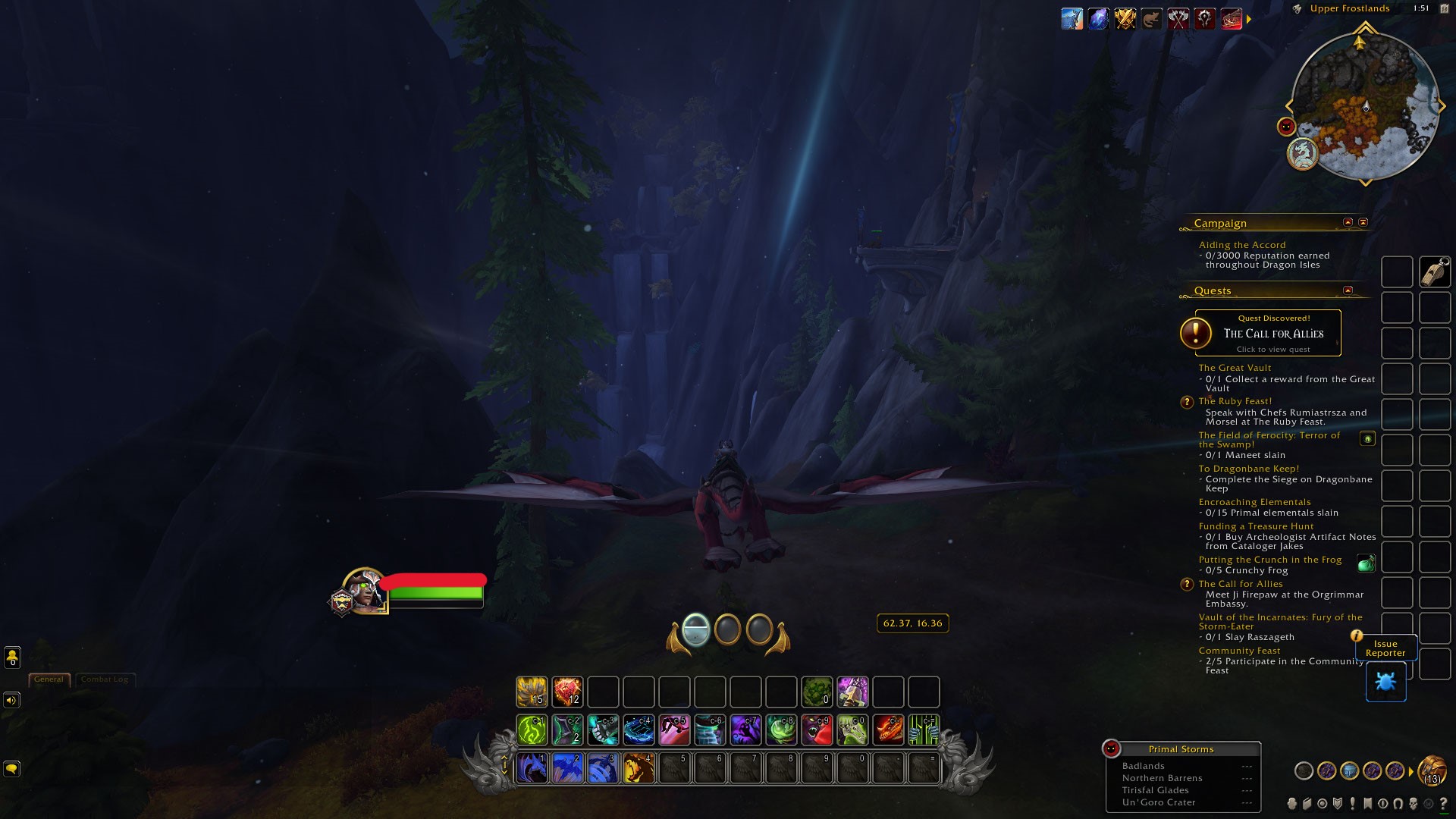Select the General chat tab
Screen dimensions: 1456x819
coord(49,679)
